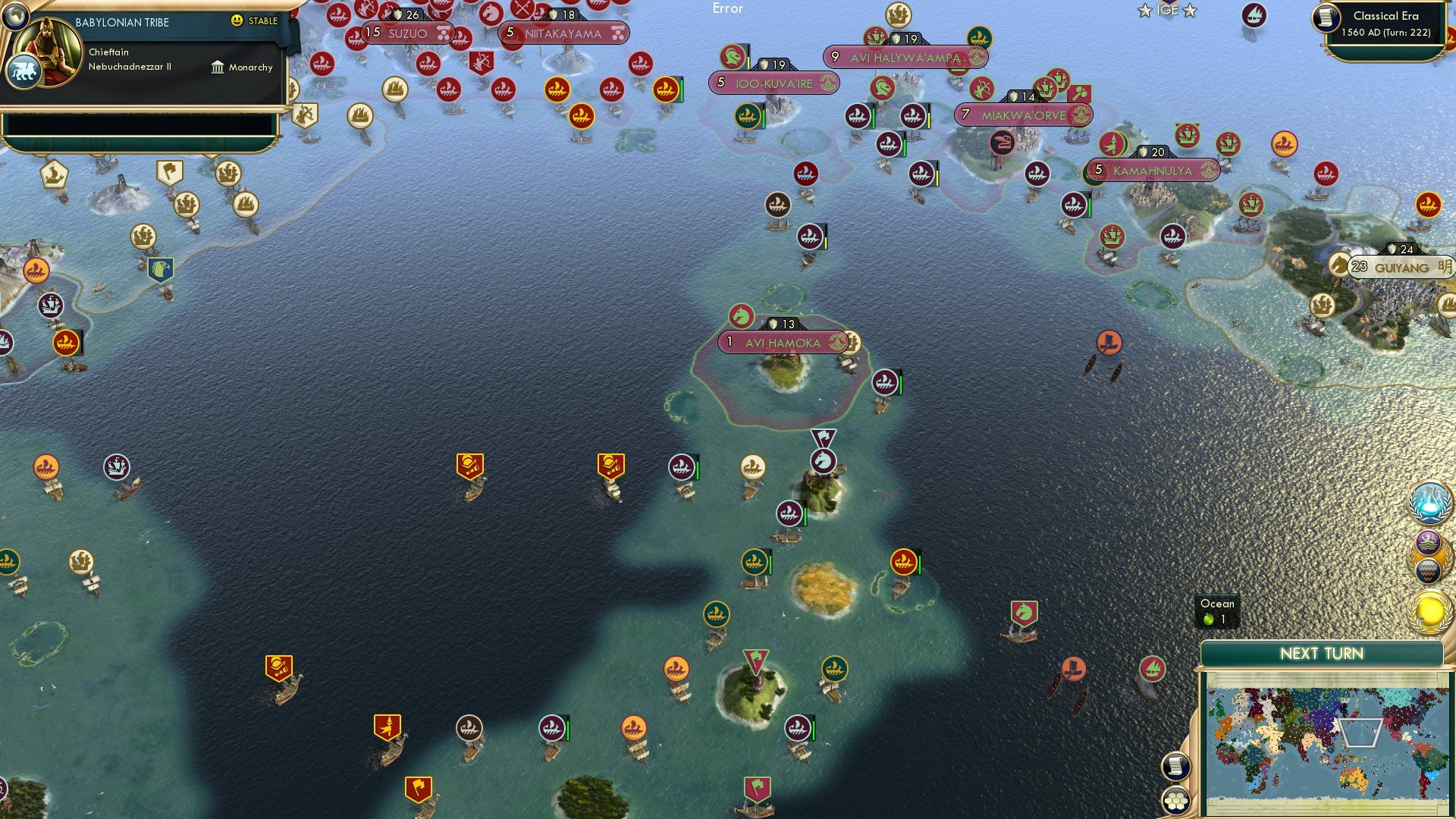Open the scroll button left of minimap
The image size is (1456, 819).
tap(1175, 766)
